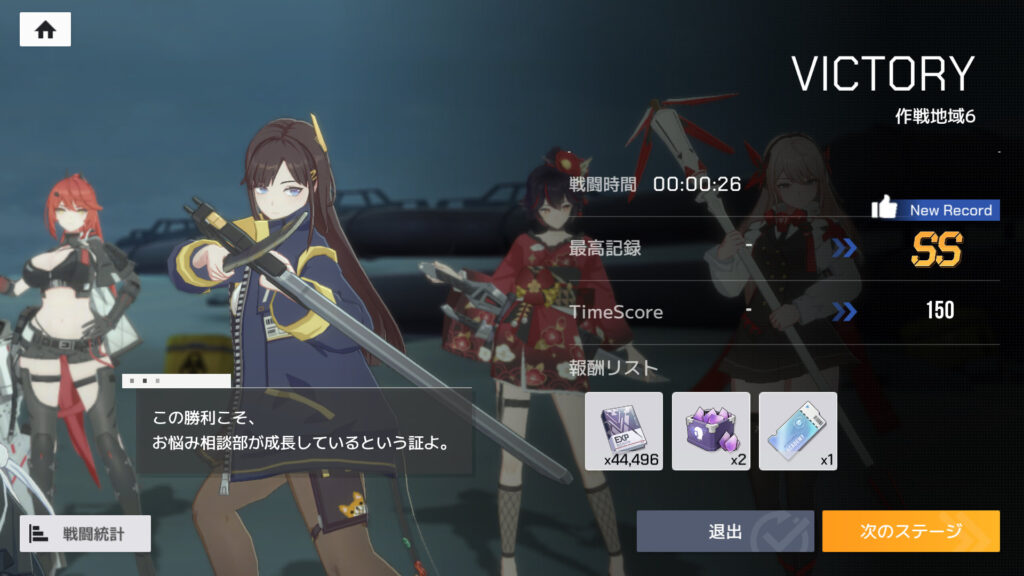1024x576 pixels.
Task: Inspect the EXP reward item
Action: coord(623,431)
